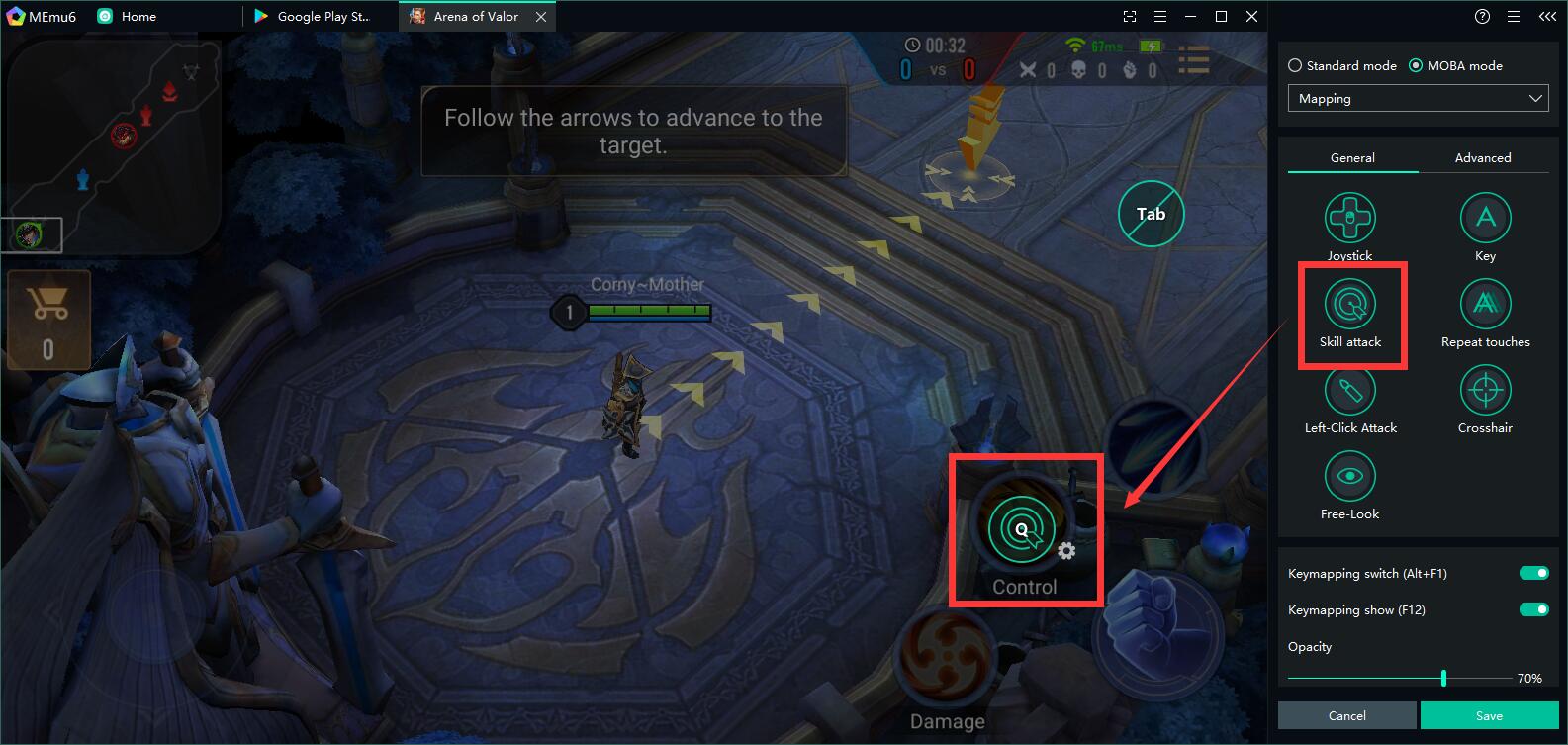The image size is (1568, 745).
Task: Choose the Joystick mapping icon
Action: 1349,219
